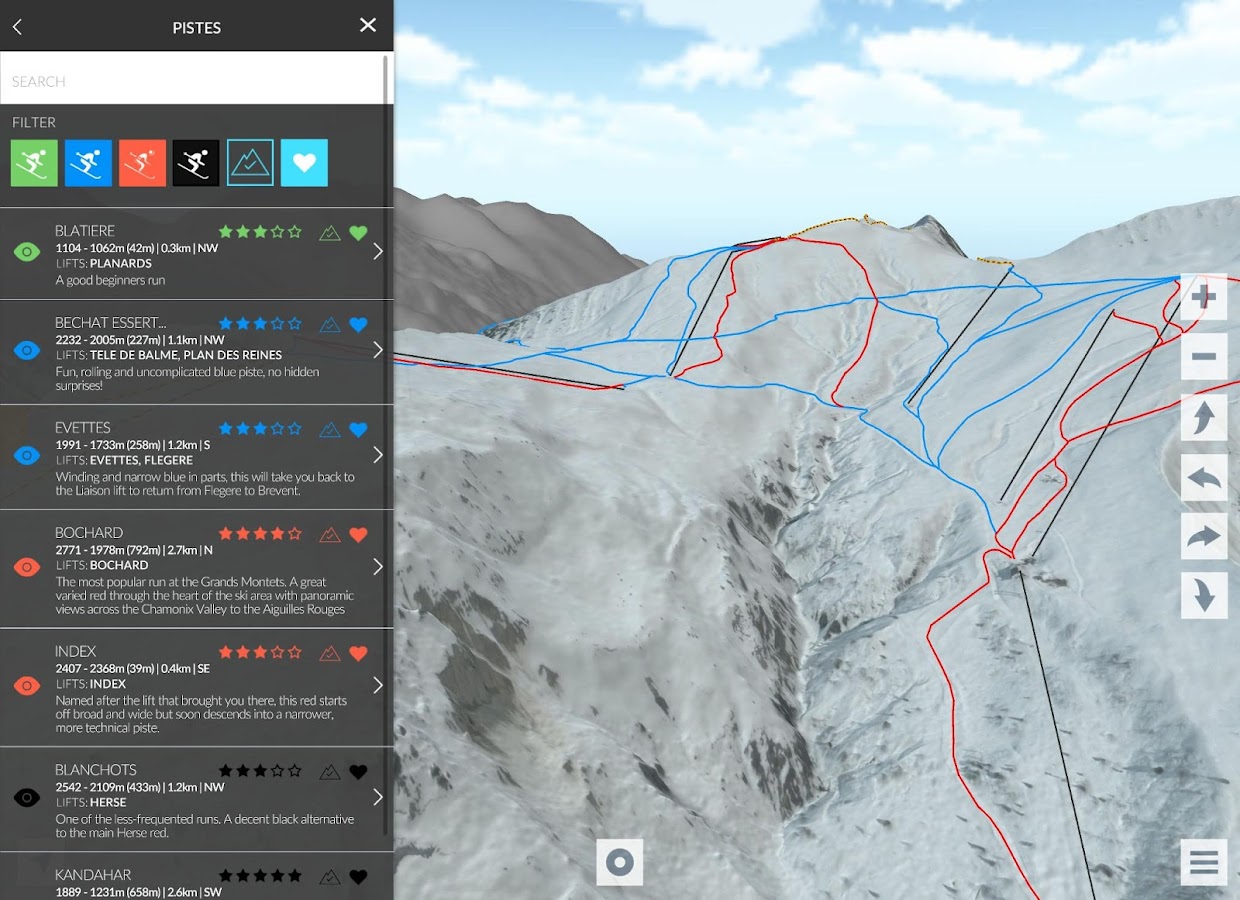Go back using the top-left arrow
Screen dimensions: 1240x900
point(17,27)
